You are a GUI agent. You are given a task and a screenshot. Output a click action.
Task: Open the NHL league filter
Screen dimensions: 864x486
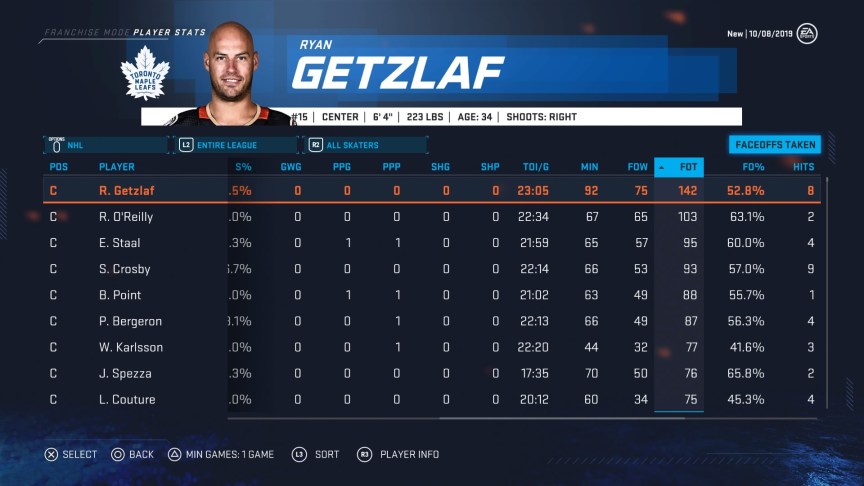coord(105,145)
